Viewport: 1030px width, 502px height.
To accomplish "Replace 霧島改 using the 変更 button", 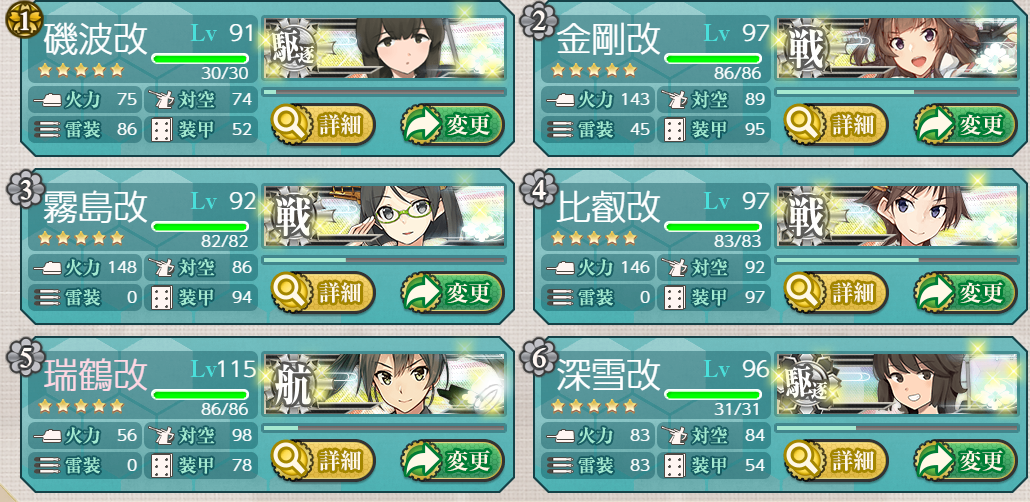I will pyautogui.click(x=452, y=292).
